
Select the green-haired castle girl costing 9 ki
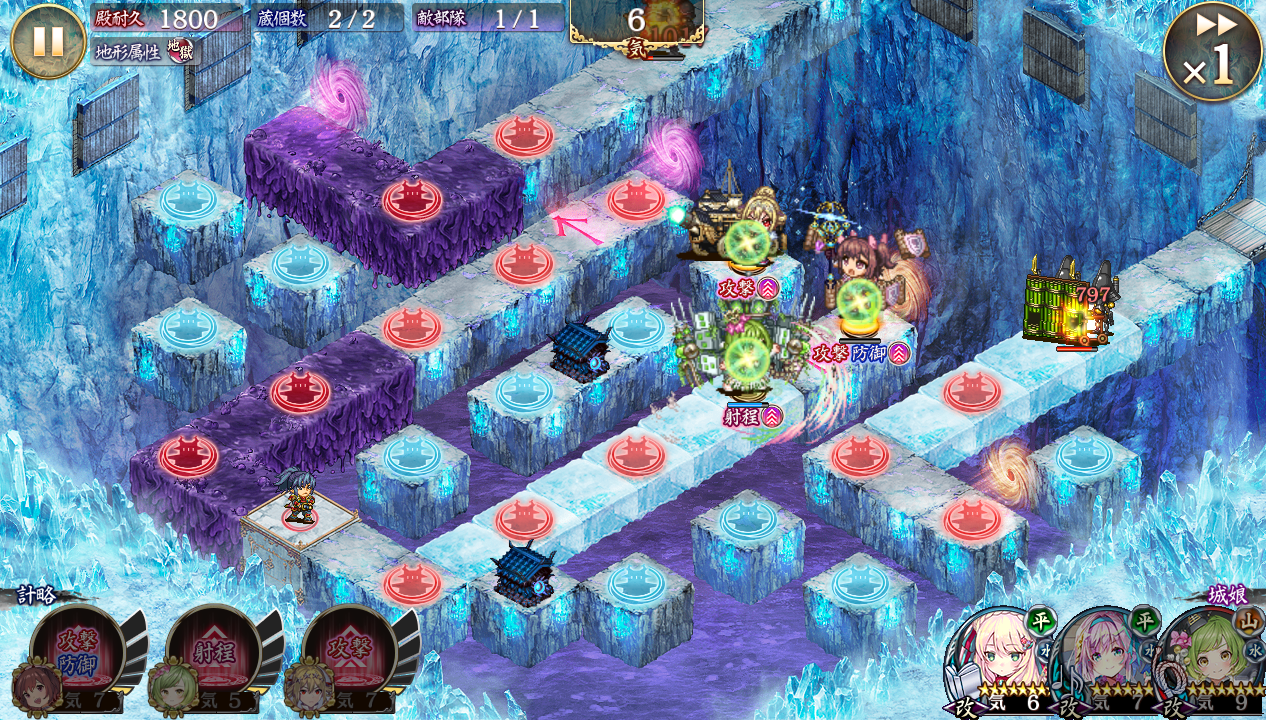pyautogui.click(x=1212, y=660)
